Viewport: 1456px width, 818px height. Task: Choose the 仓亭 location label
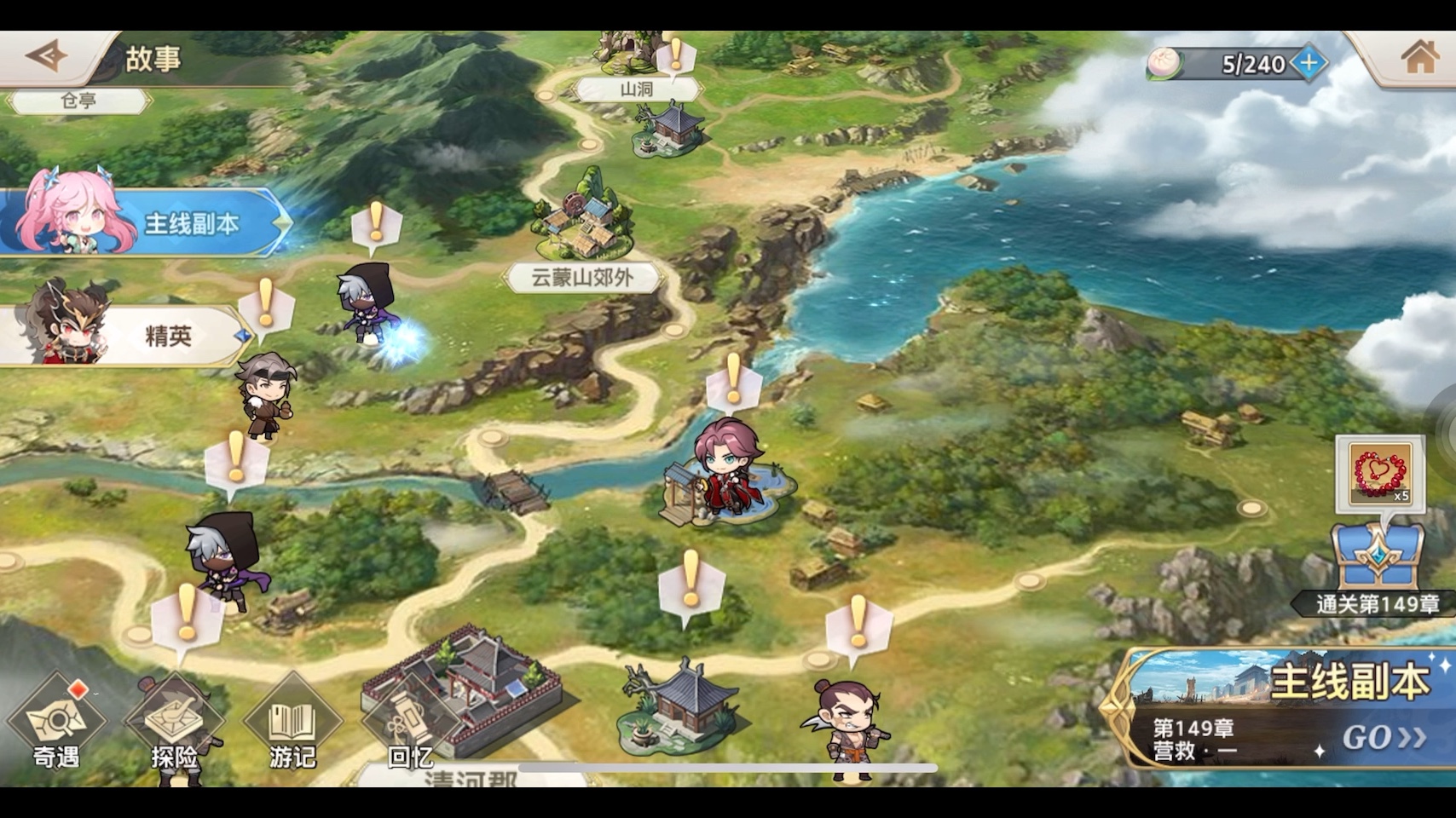(x=78, y=101)
